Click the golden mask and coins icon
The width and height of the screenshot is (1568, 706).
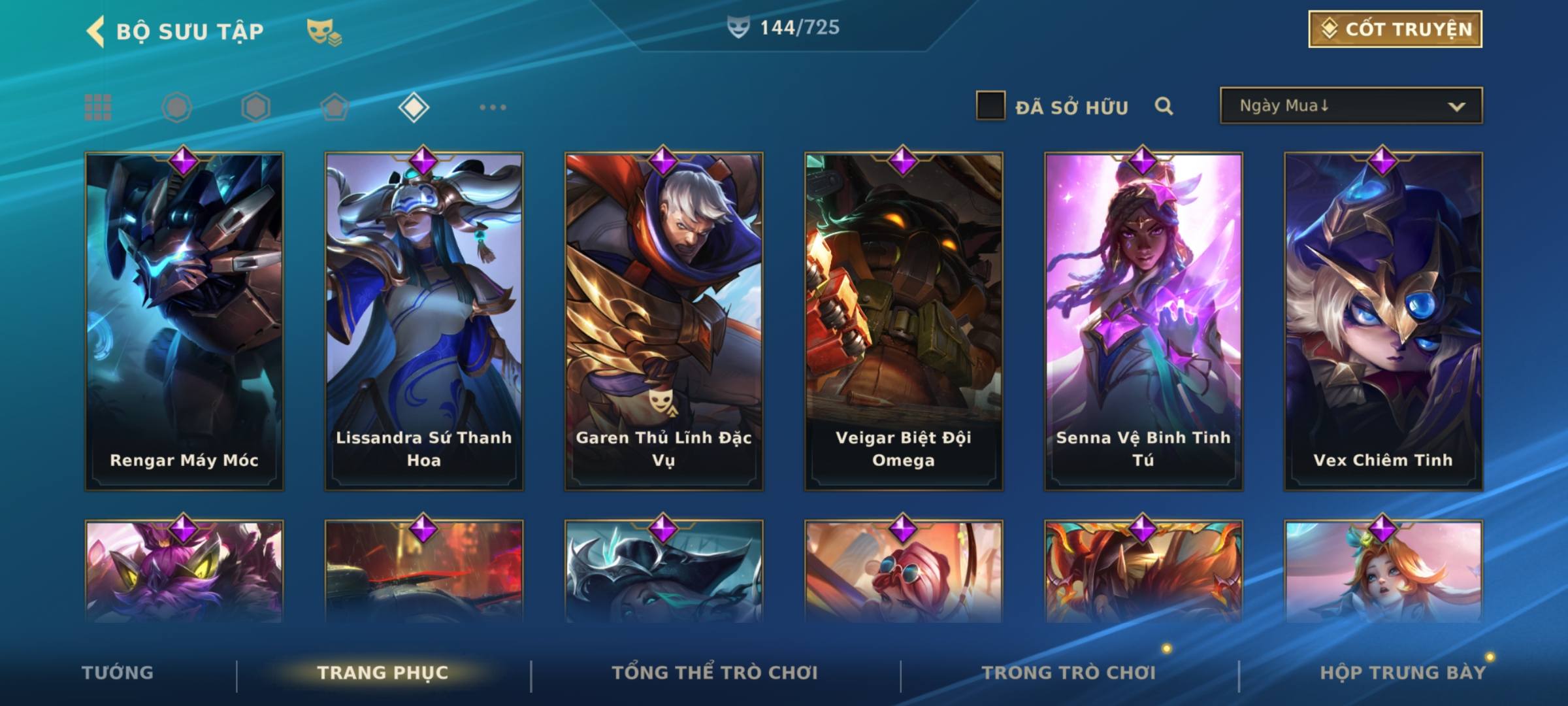point(324,31)
